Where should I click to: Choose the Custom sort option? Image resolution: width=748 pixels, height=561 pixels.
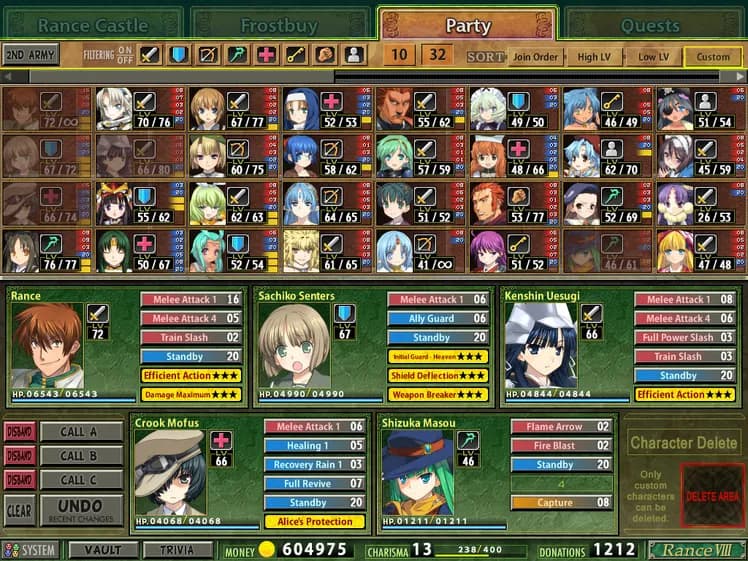tap(713, 56)
